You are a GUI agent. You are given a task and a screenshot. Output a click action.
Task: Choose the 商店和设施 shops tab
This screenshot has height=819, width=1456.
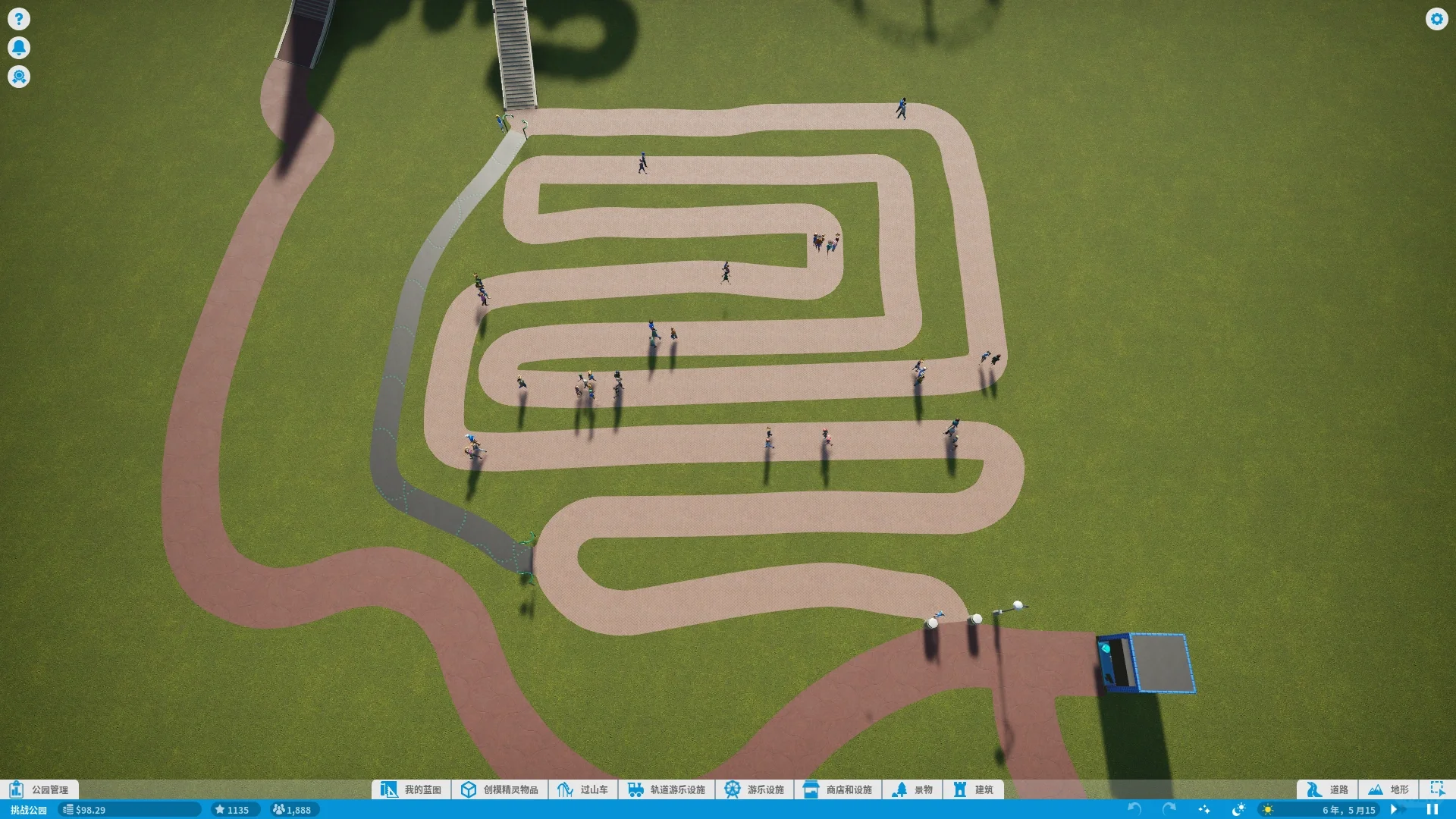click(x=838, y=789)
